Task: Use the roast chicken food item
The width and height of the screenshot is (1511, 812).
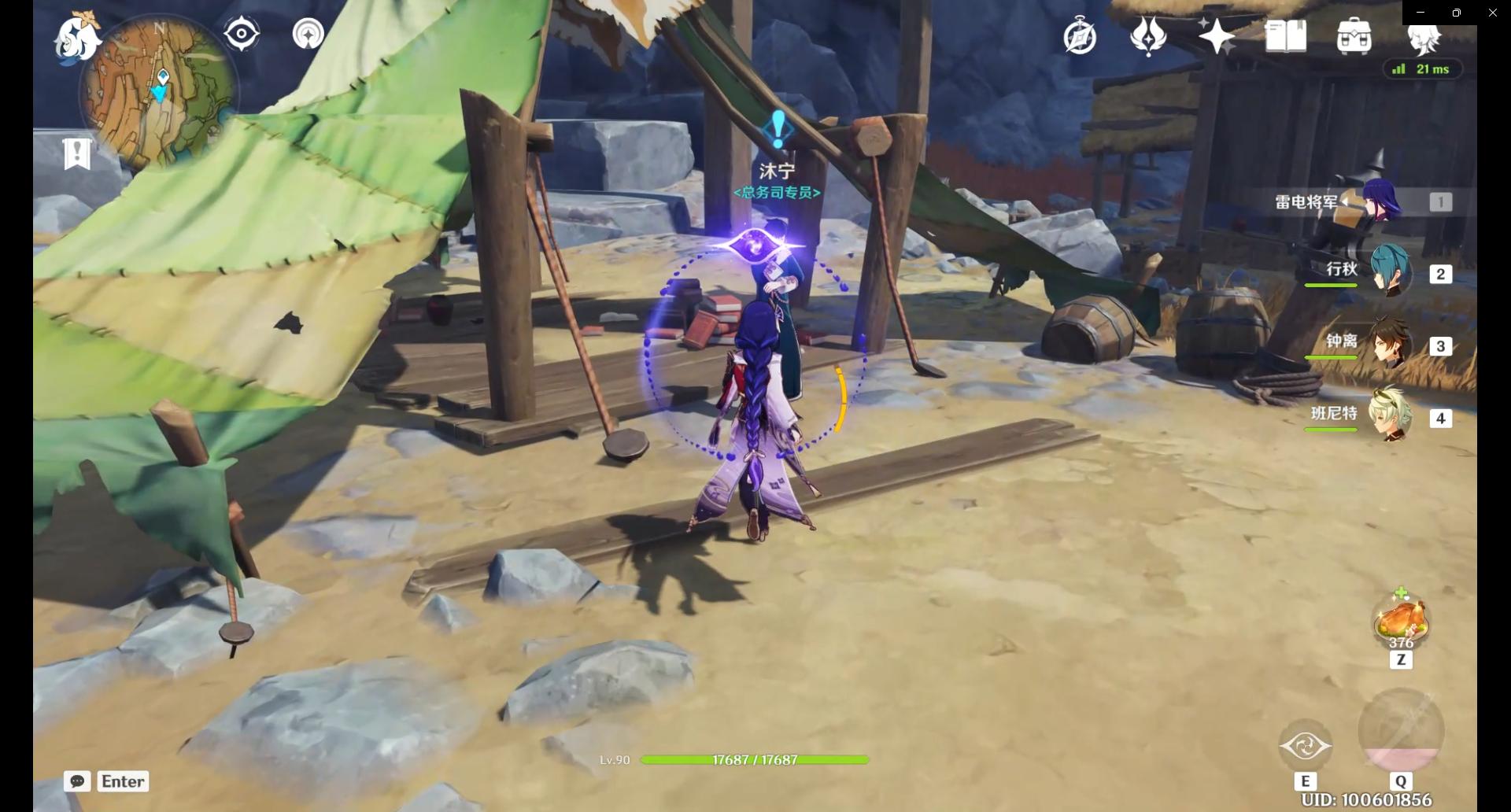Action: (1400, 622)
